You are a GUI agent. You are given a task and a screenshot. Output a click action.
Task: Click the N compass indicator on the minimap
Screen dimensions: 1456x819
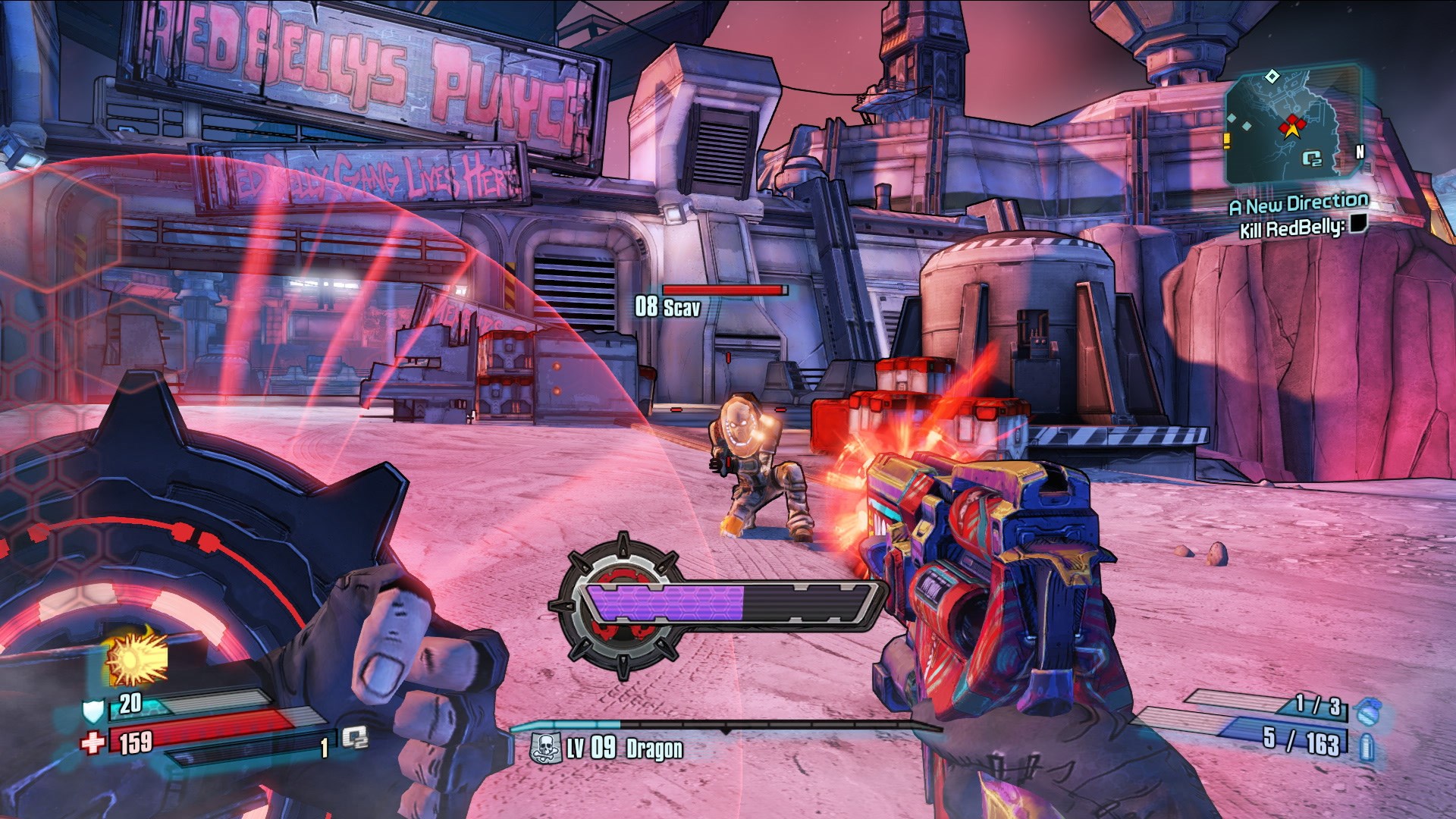1360,152
